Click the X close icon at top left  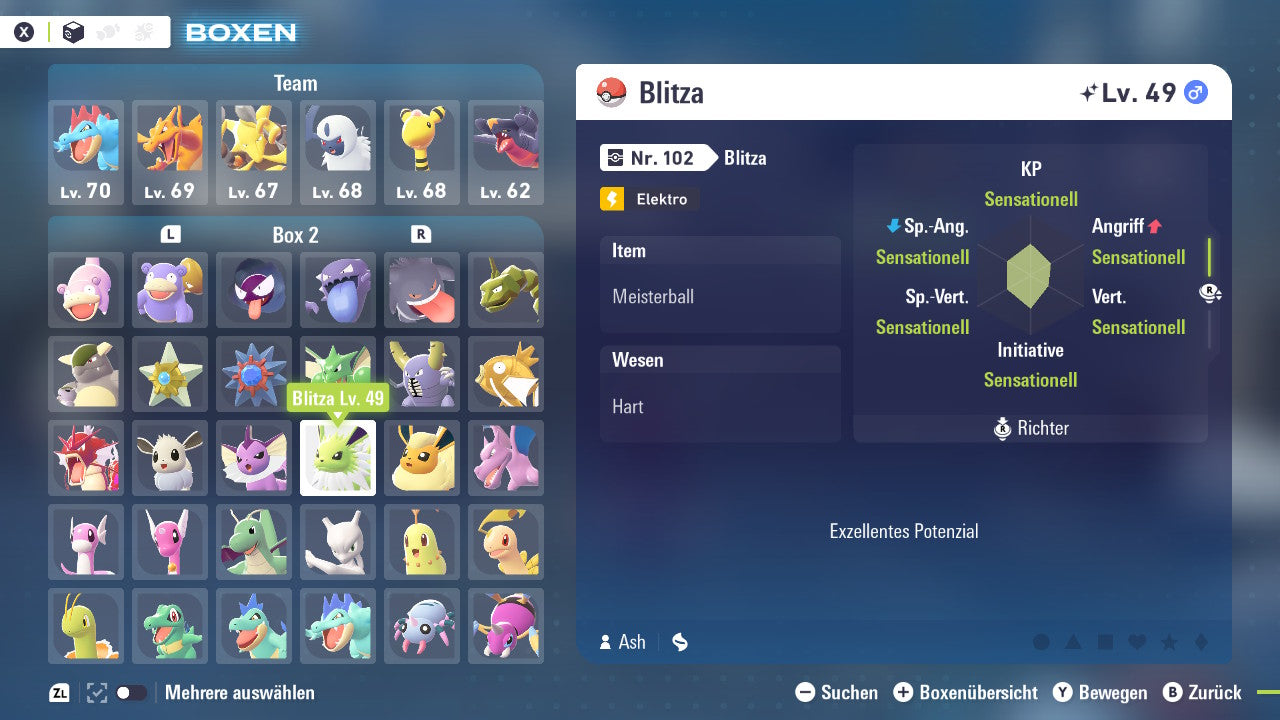tap(23, 31)
